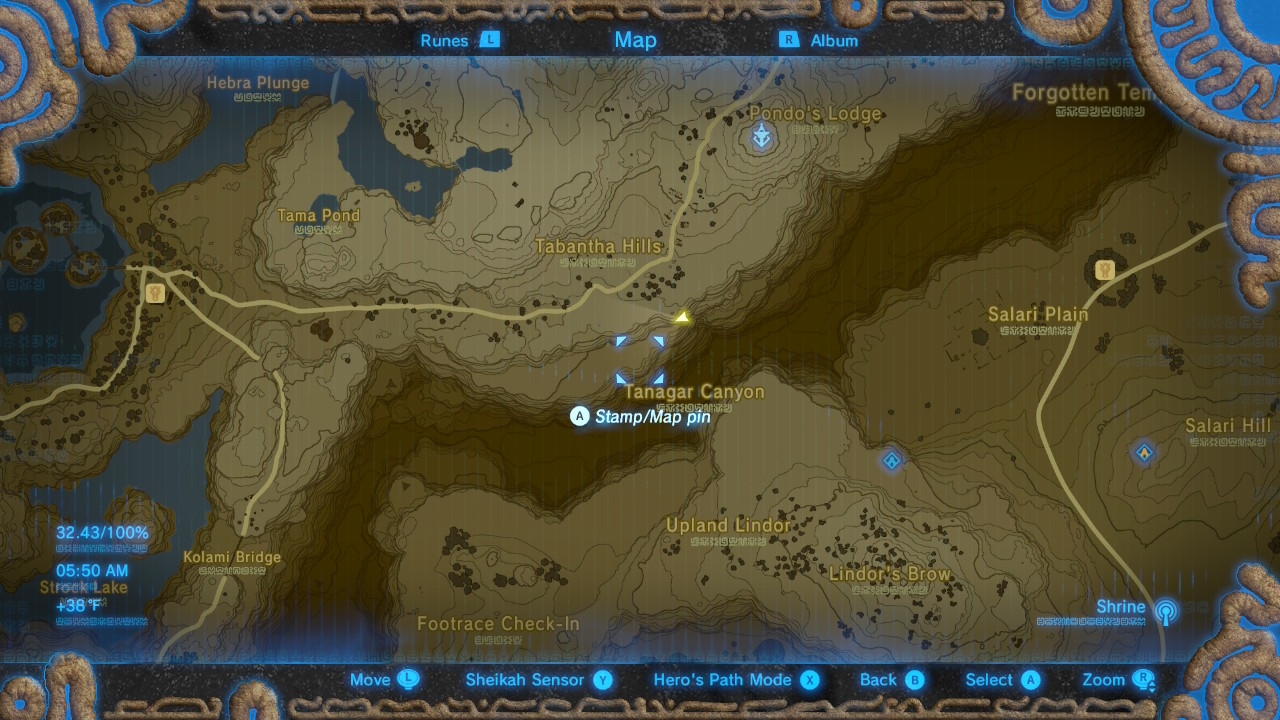
Task: Click the shrine icon on Salari Hill
Action: click(x=1143, y=452)
